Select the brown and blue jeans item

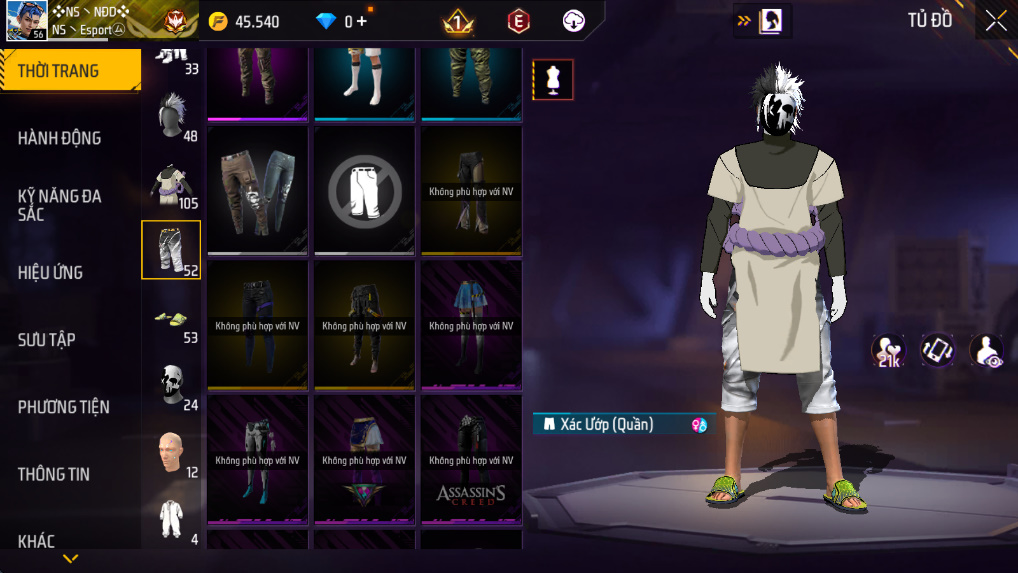tap(257, 190)
